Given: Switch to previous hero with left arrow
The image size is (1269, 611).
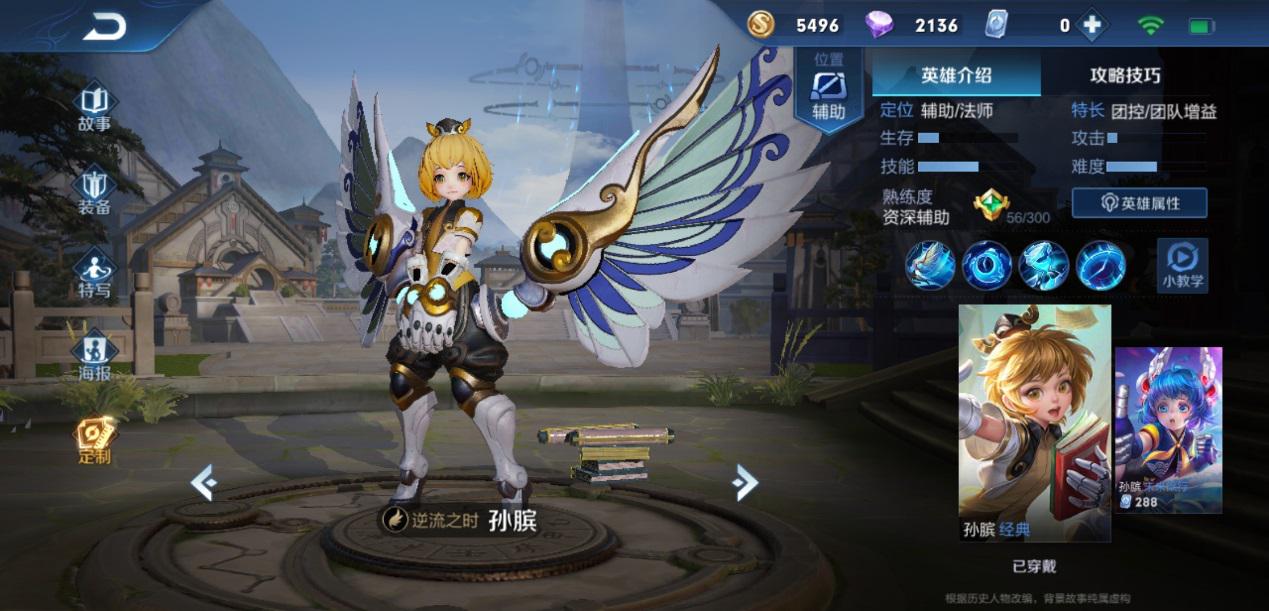Looking at the screenshot, I should pos(204,484).
